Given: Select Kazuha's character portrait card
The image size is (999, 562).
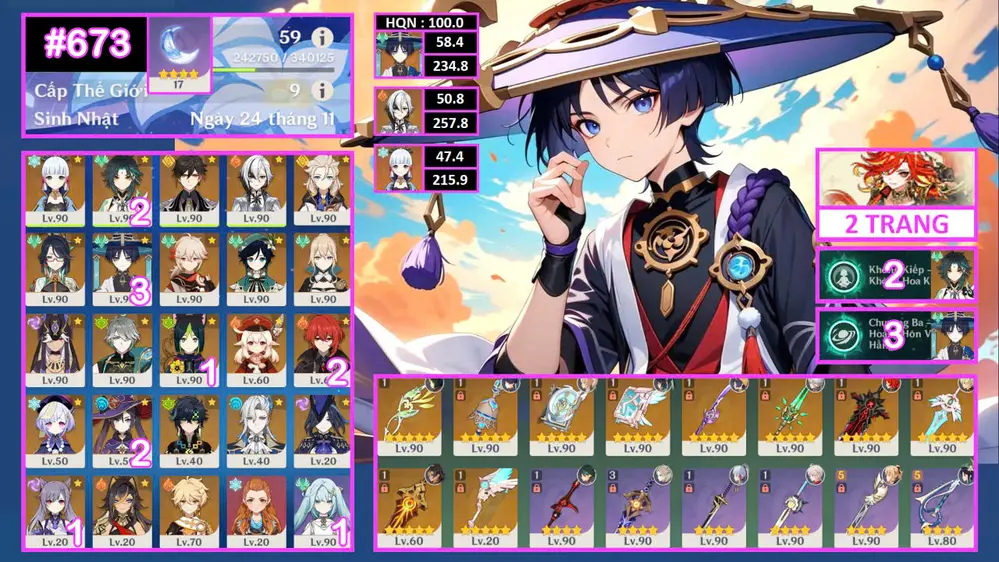Looking at the screenshot, I should (187, 270).
